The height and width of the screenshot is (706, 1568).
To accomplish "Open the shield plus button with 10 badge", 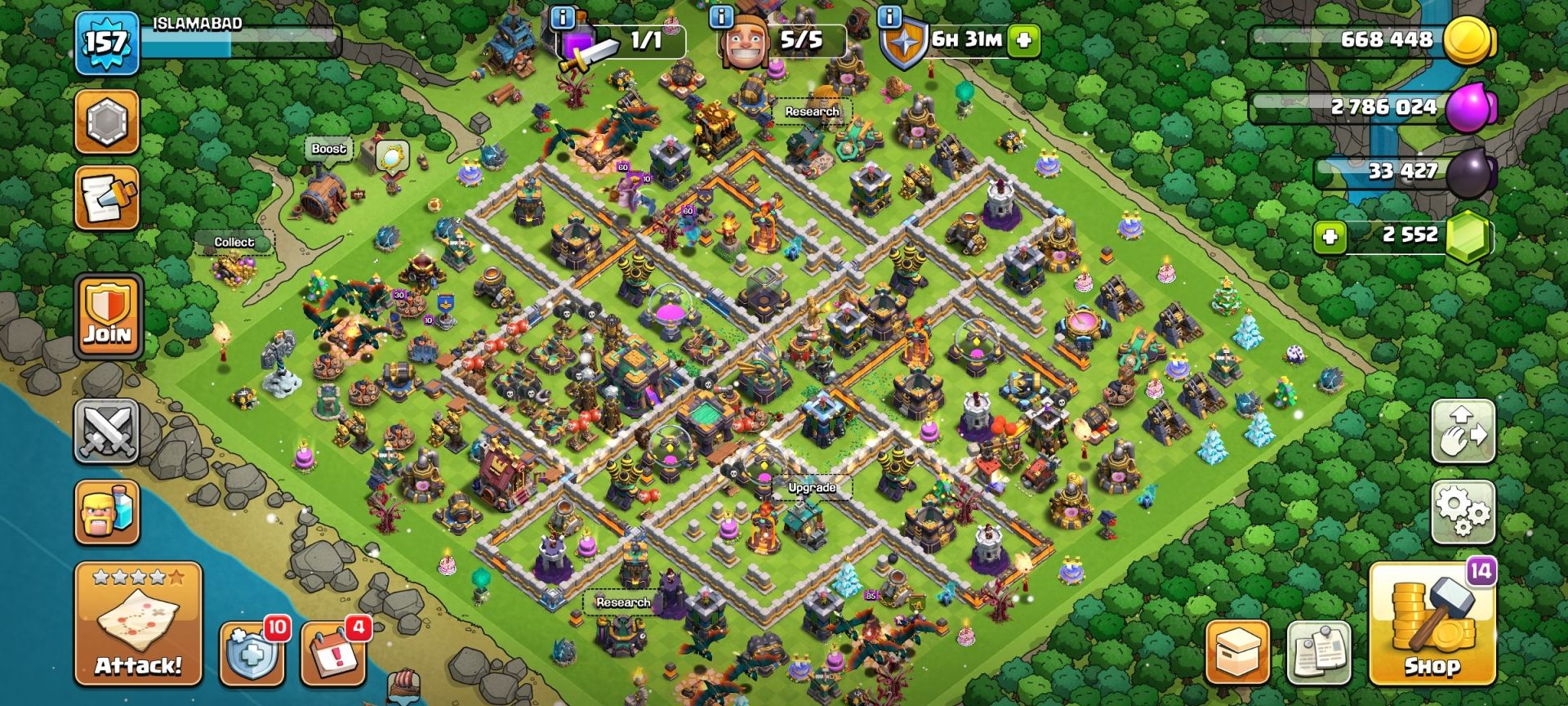I will pos(252,653).
